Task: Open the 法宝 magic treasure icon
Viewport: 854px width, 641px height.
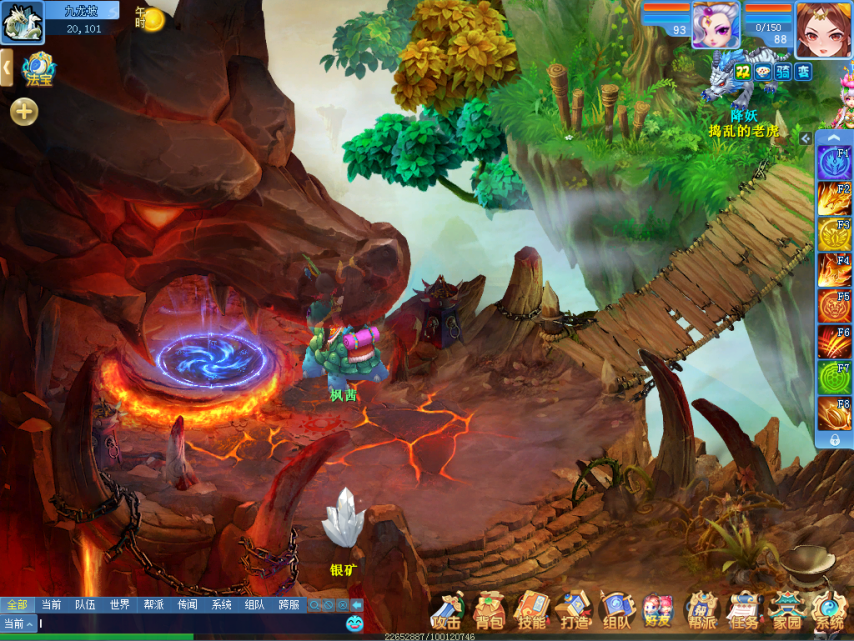Action: [37, 69]
